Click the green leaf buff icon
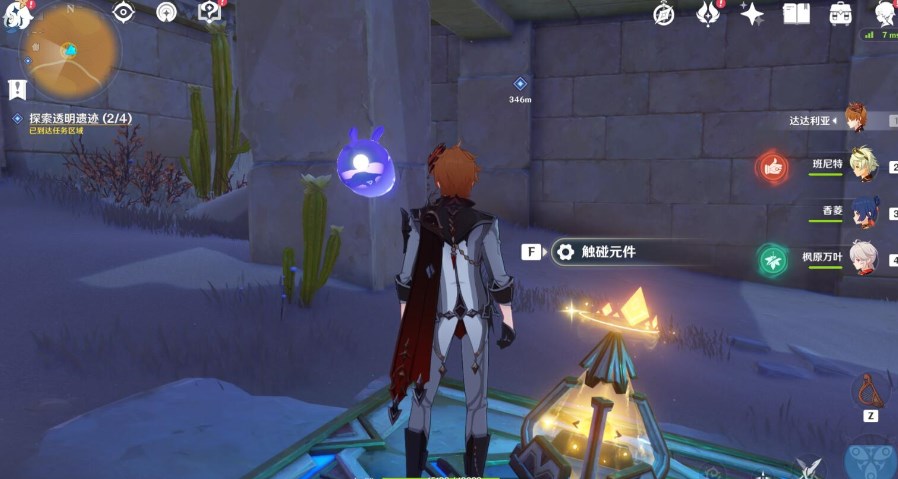The height and width of the screenshot is (479, 898). click(771, 259)
